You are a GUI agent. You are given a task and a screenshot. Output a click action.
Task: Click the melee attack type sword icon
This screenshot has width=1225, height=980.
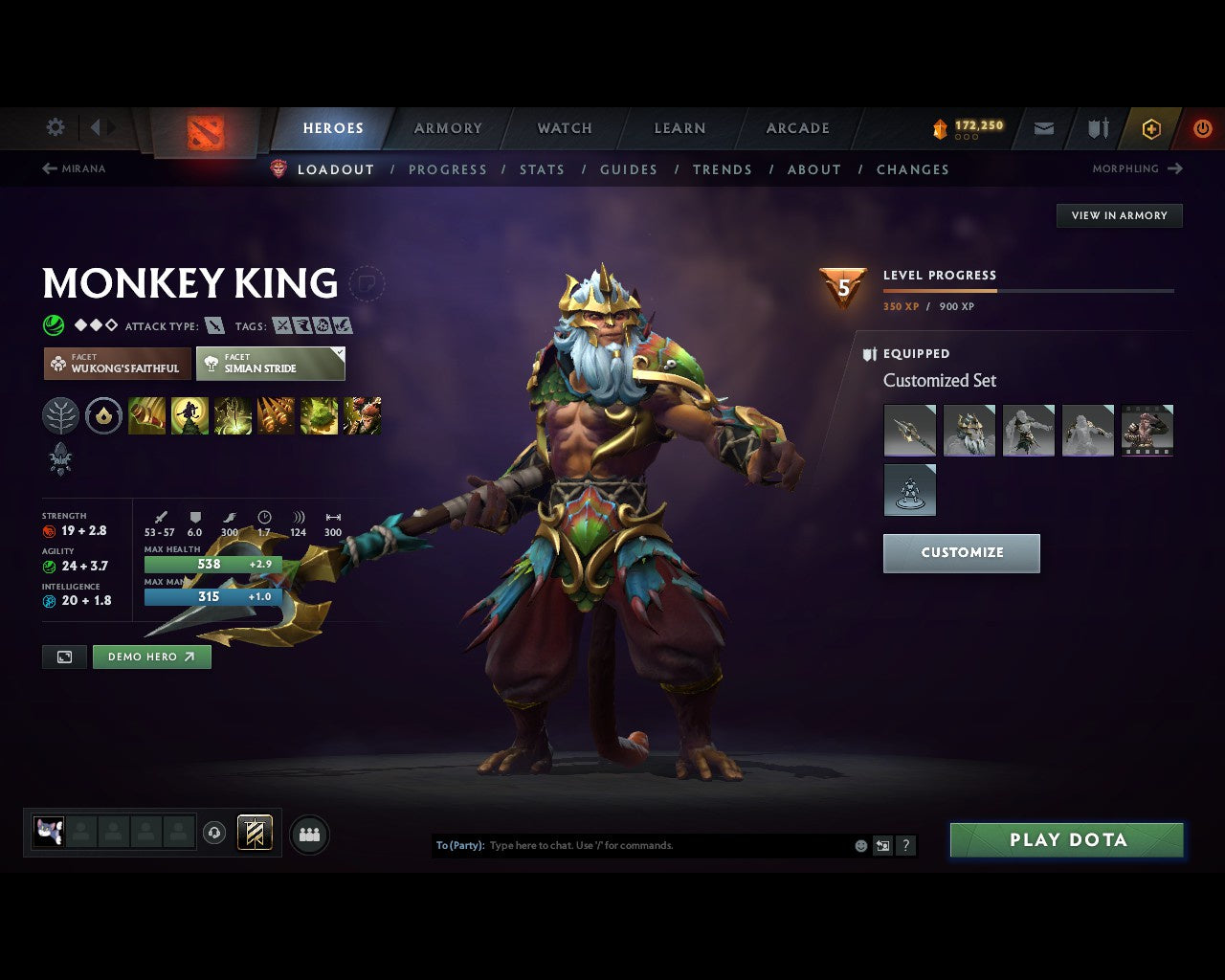(212, 325)
